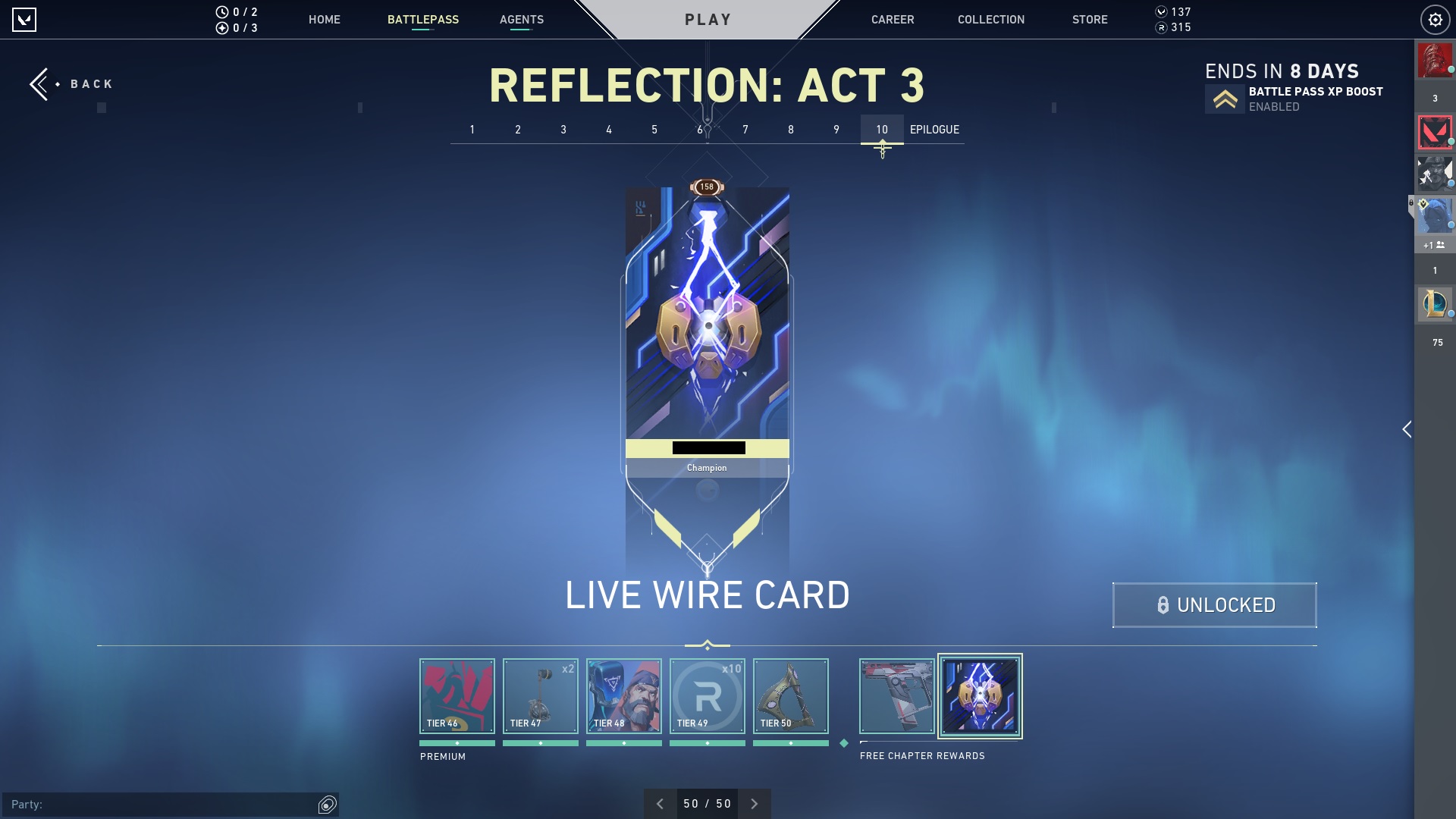Click the Valorant logo icon top left
1456x819 pixels.
(x=25, y=19)
